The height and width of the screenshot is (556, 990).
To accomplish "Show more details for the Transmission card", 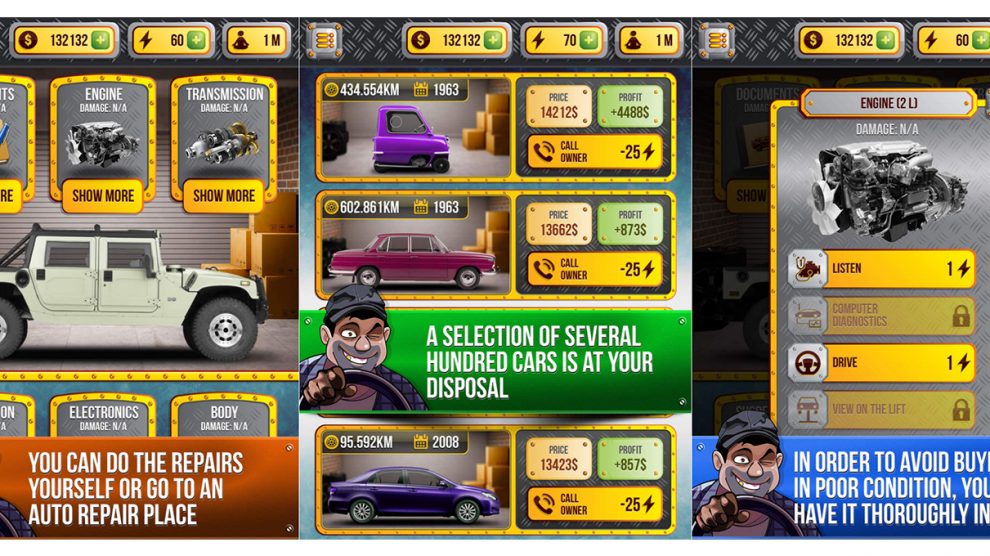I will click(x=223, y=195).
